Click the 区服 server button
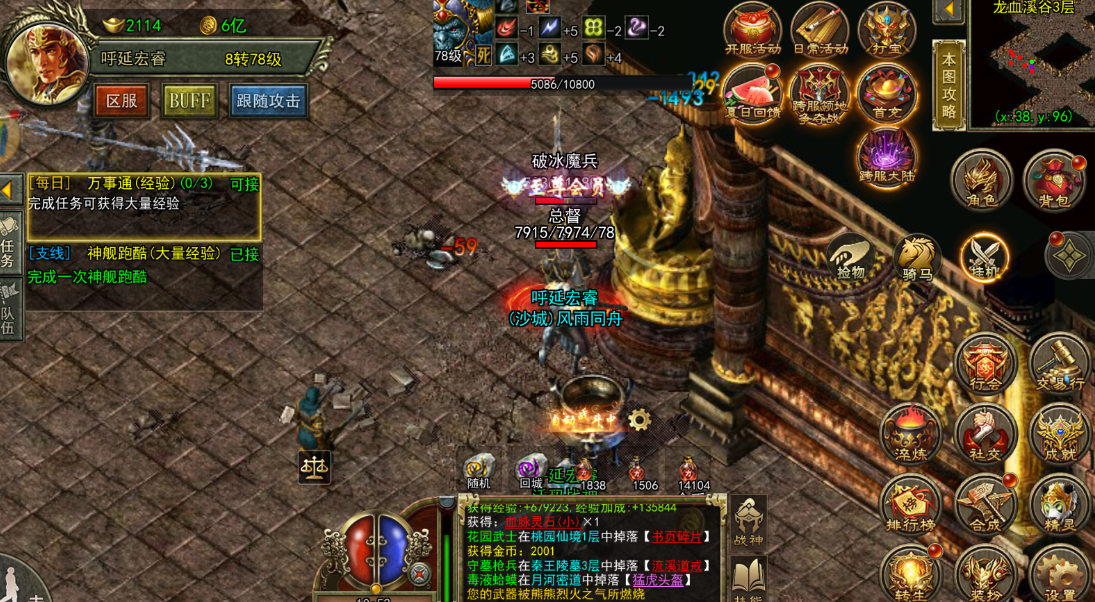Image resolution: width=1095 pixels, height=602 pixels. (x=121, y=101)
